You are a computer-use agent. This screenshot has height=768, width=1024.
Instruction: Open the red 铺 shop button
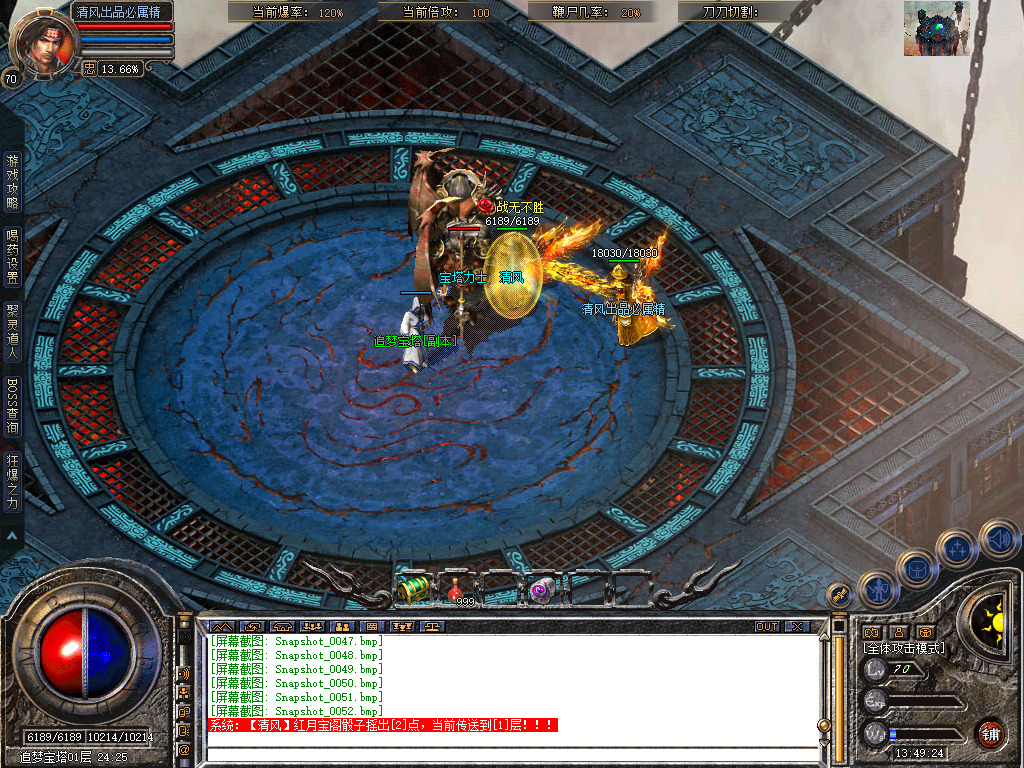990,733
